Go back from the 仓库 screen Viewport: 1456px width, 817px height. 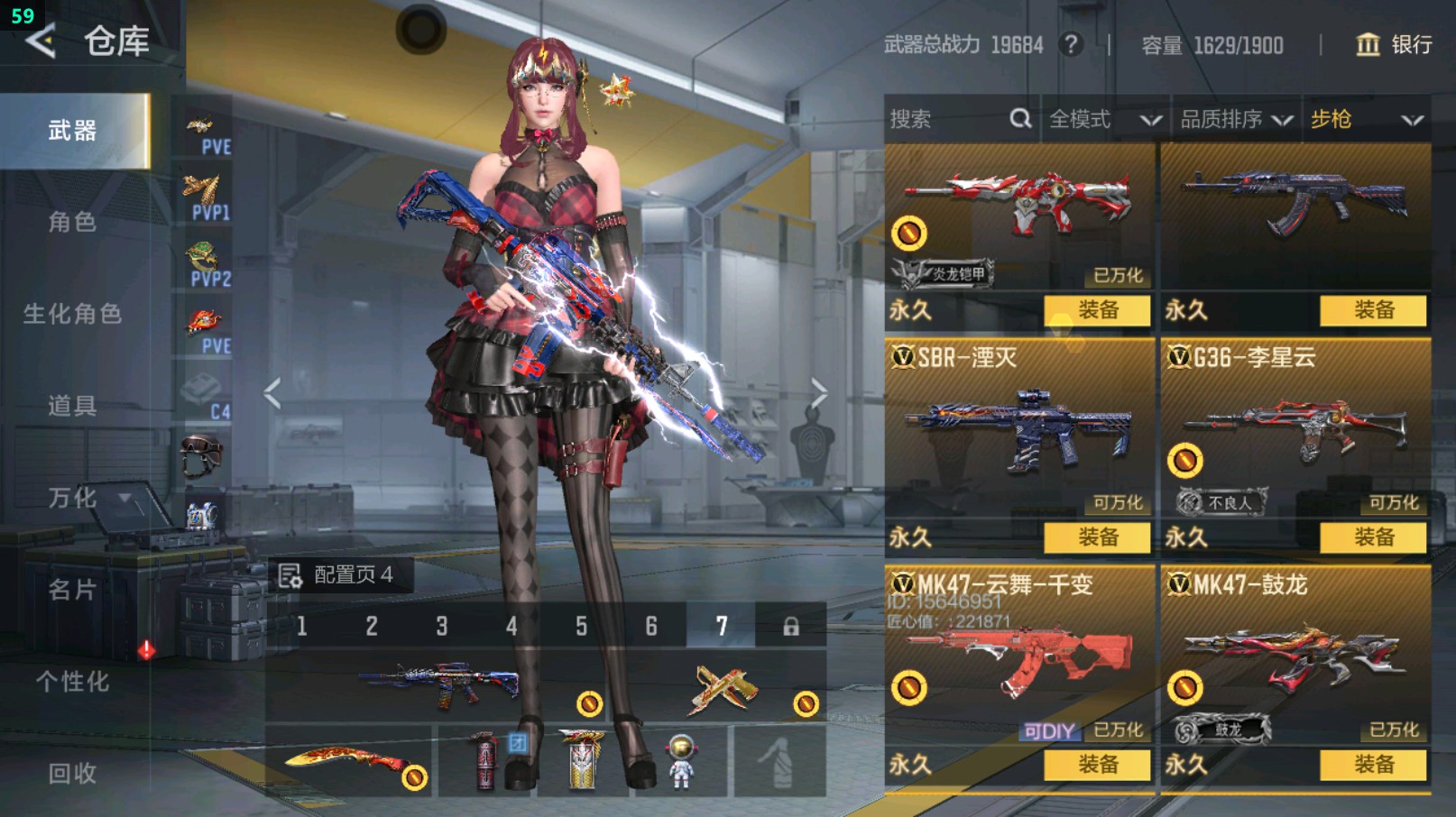click(41, 41)
